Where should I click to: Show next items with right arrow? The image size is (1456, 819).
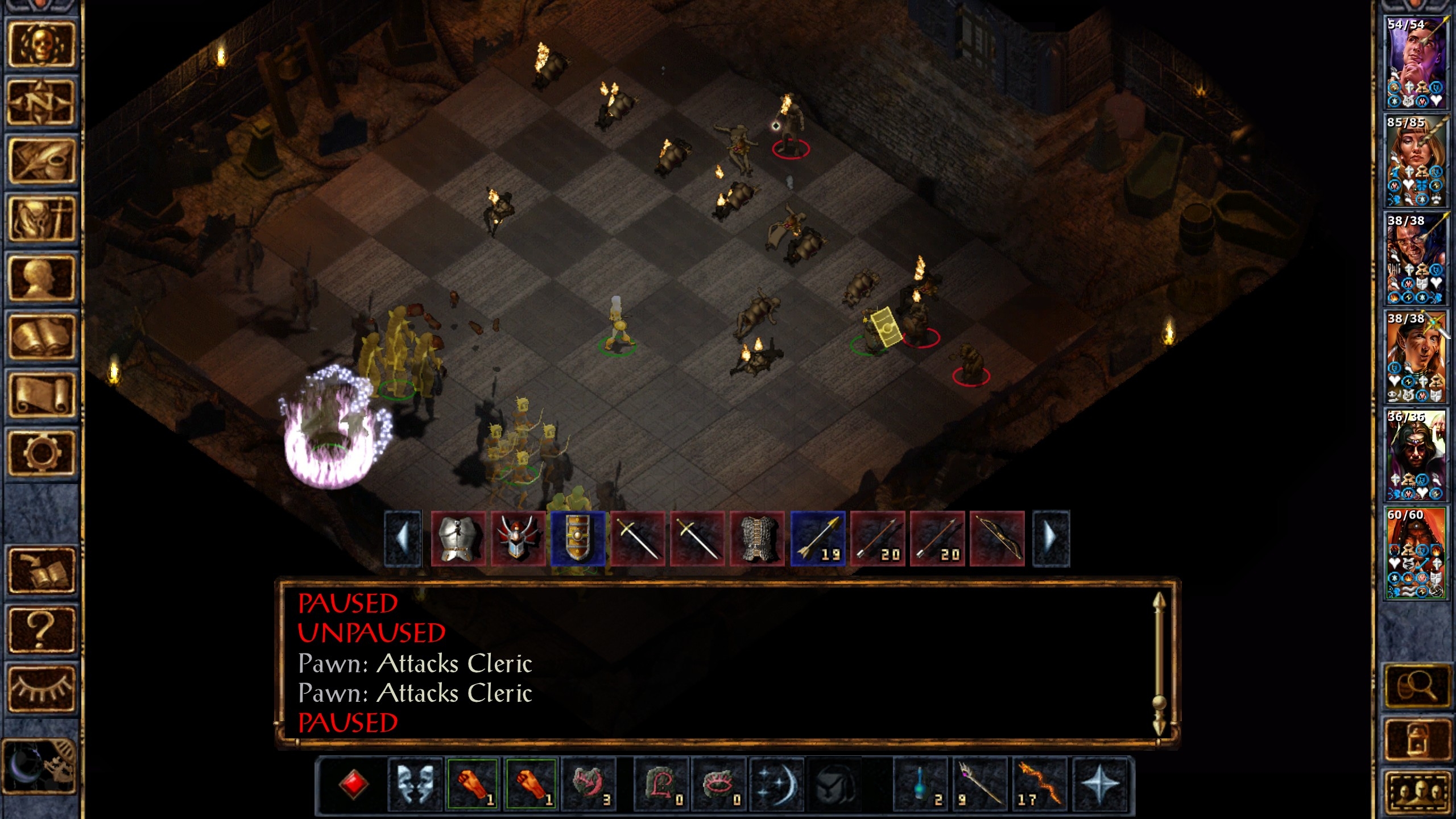click(1051, 539)
